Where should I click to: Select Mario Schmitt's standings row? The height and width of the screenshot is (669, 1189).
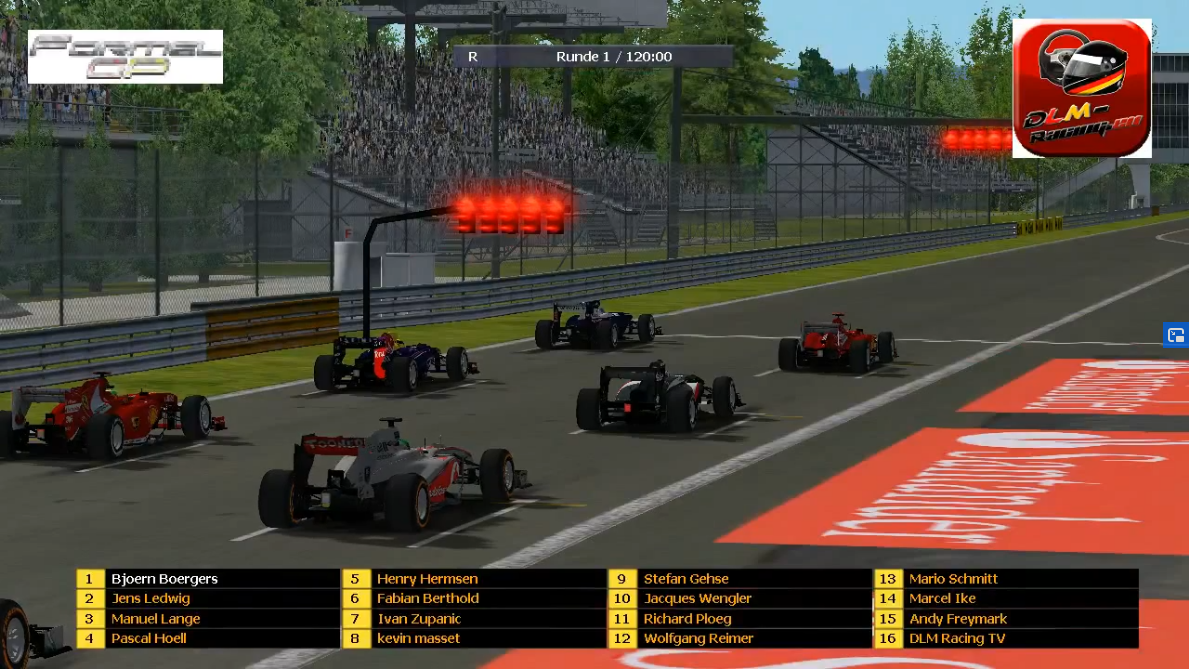(953, 579)
